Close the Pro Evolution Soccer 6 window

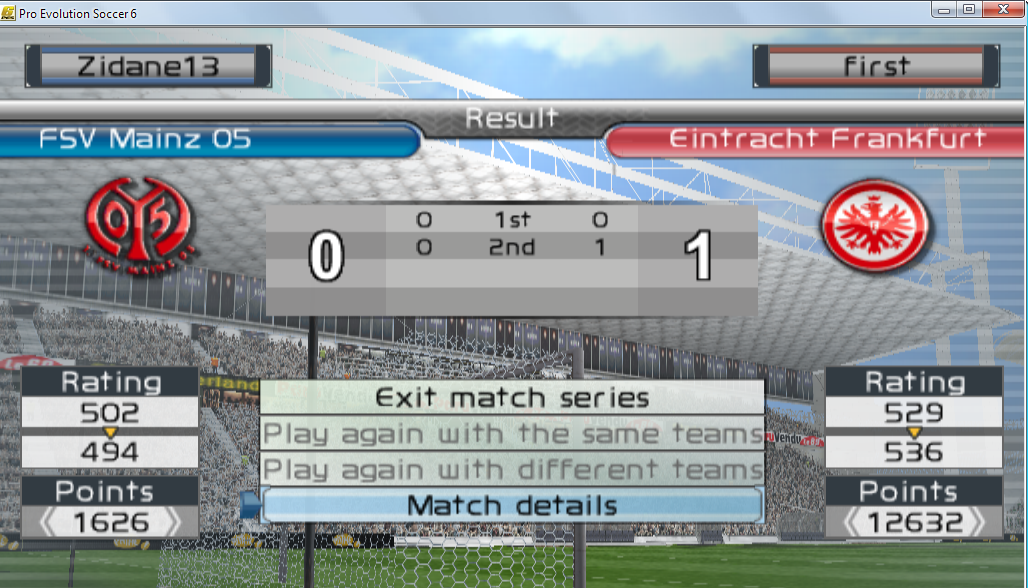click(1001, 9)
